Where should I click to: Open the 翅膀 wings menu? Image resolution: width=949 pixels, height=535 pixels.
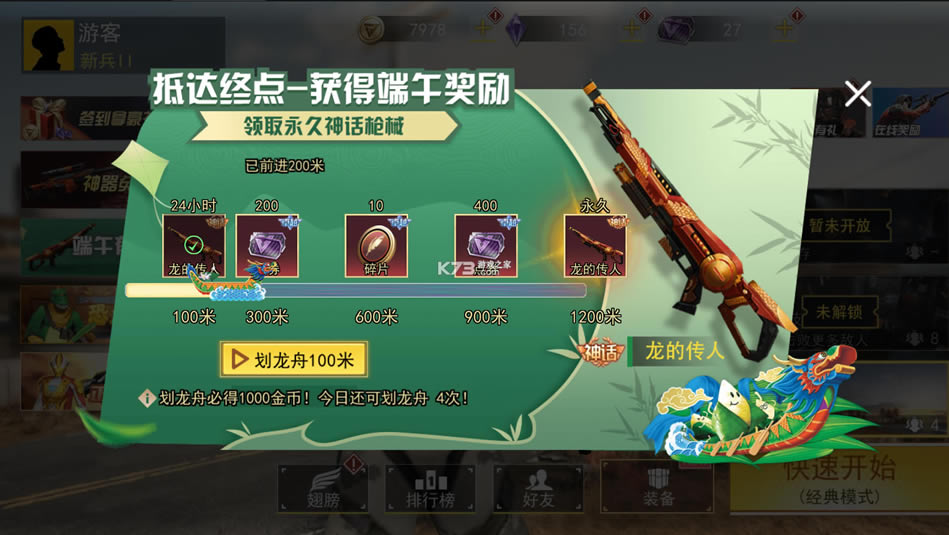(321, 487)
